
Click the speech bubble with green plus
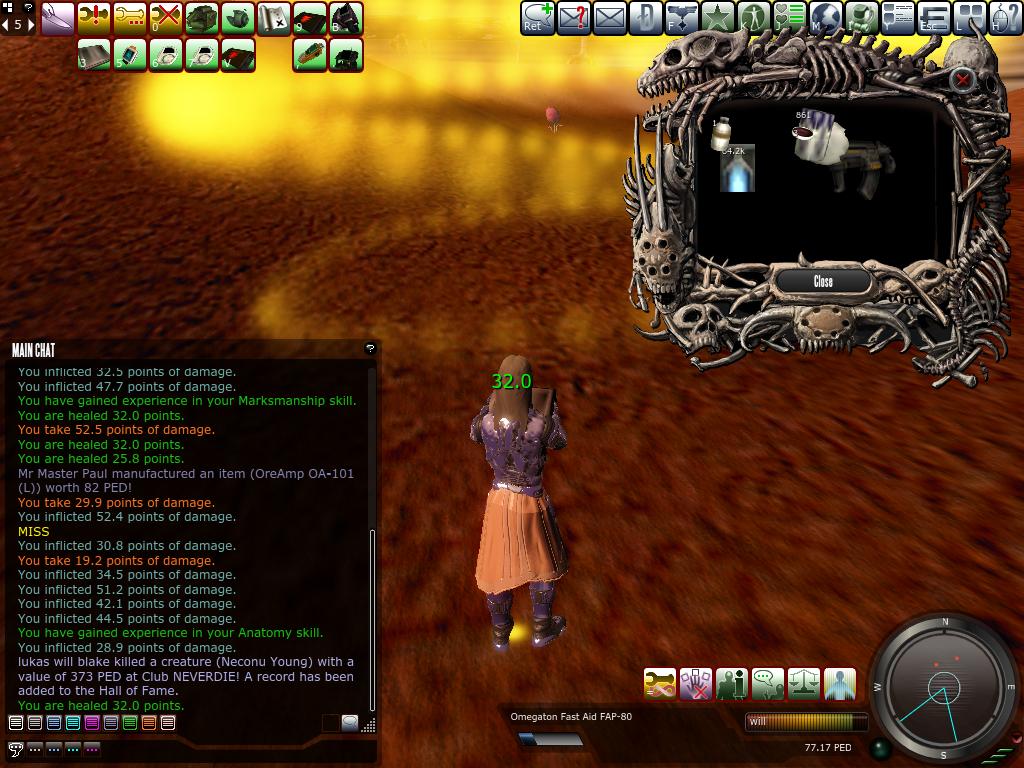[537, 18]
